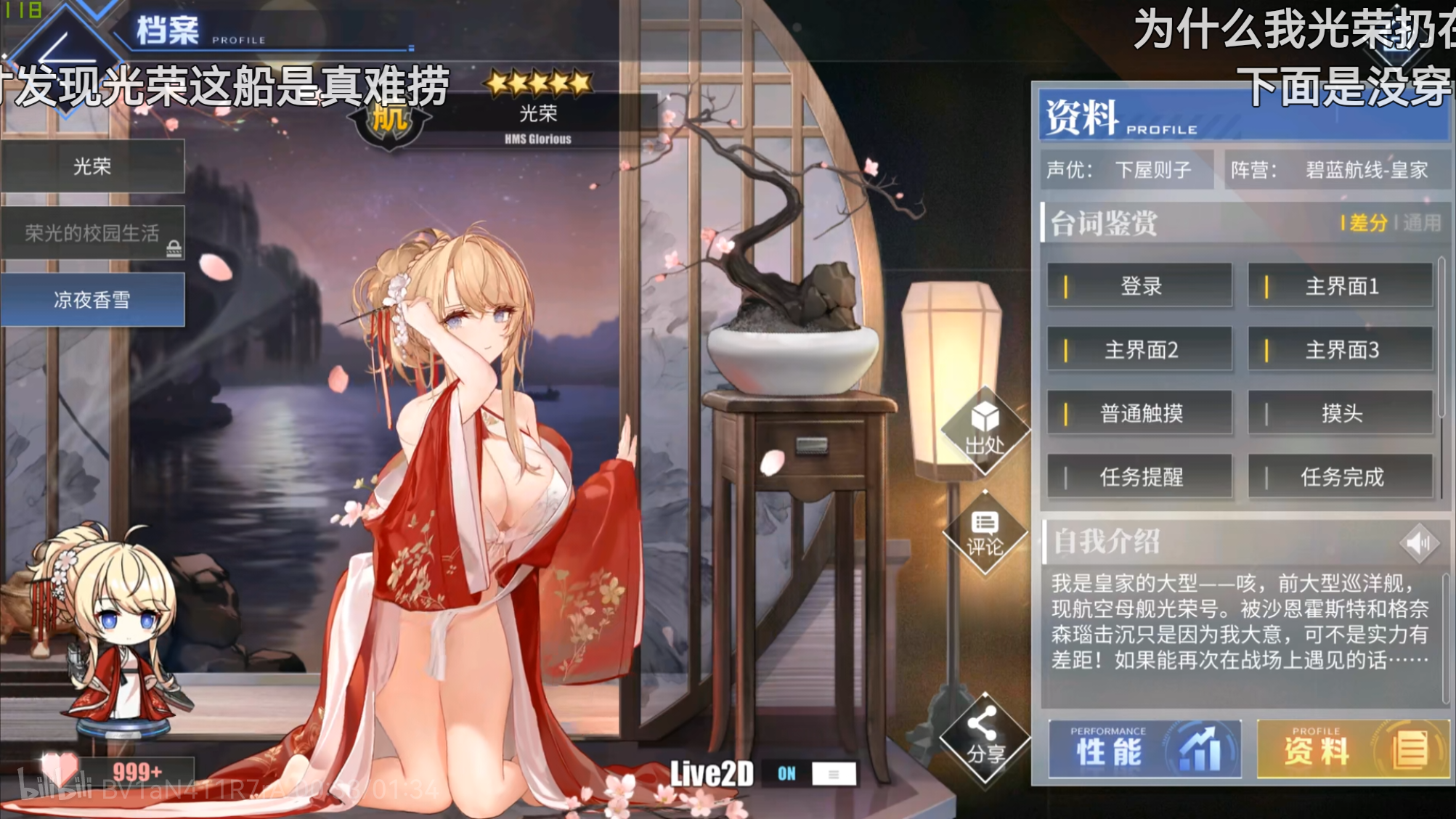1456x819 pixels.
Task: Select the locked 荣光的校园生活 skin
Action: (x=92, y=233)
